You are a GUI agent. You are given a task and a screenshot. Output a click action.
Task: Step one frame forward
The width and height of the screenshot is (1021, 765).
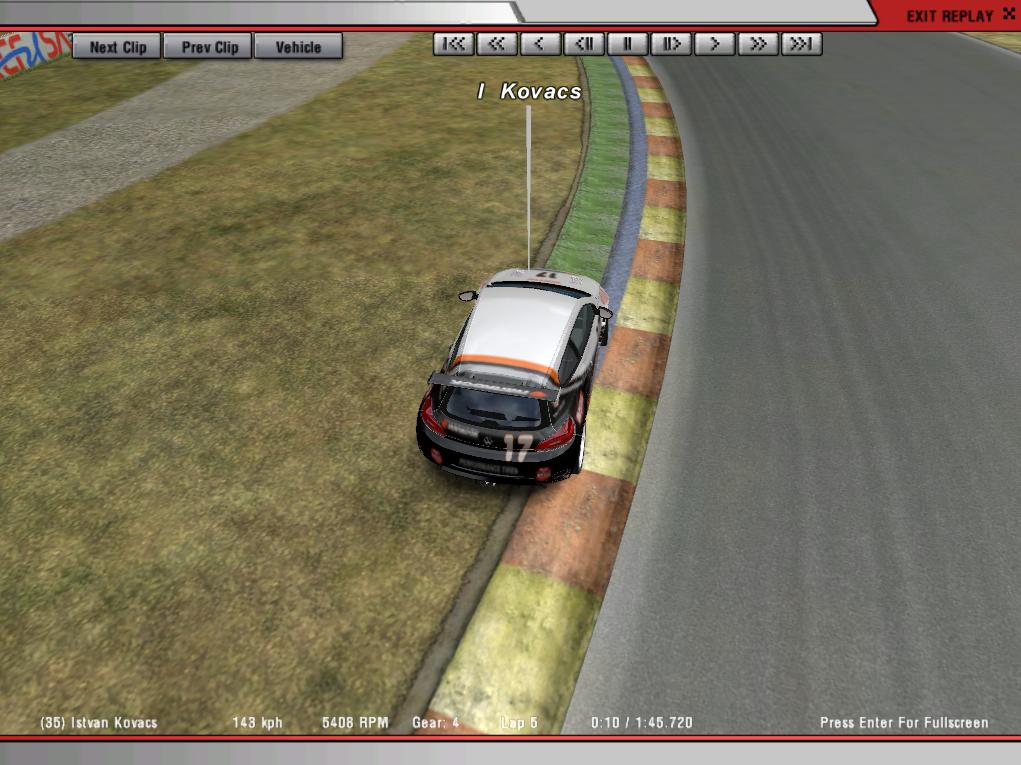click(x=671, y=44)
